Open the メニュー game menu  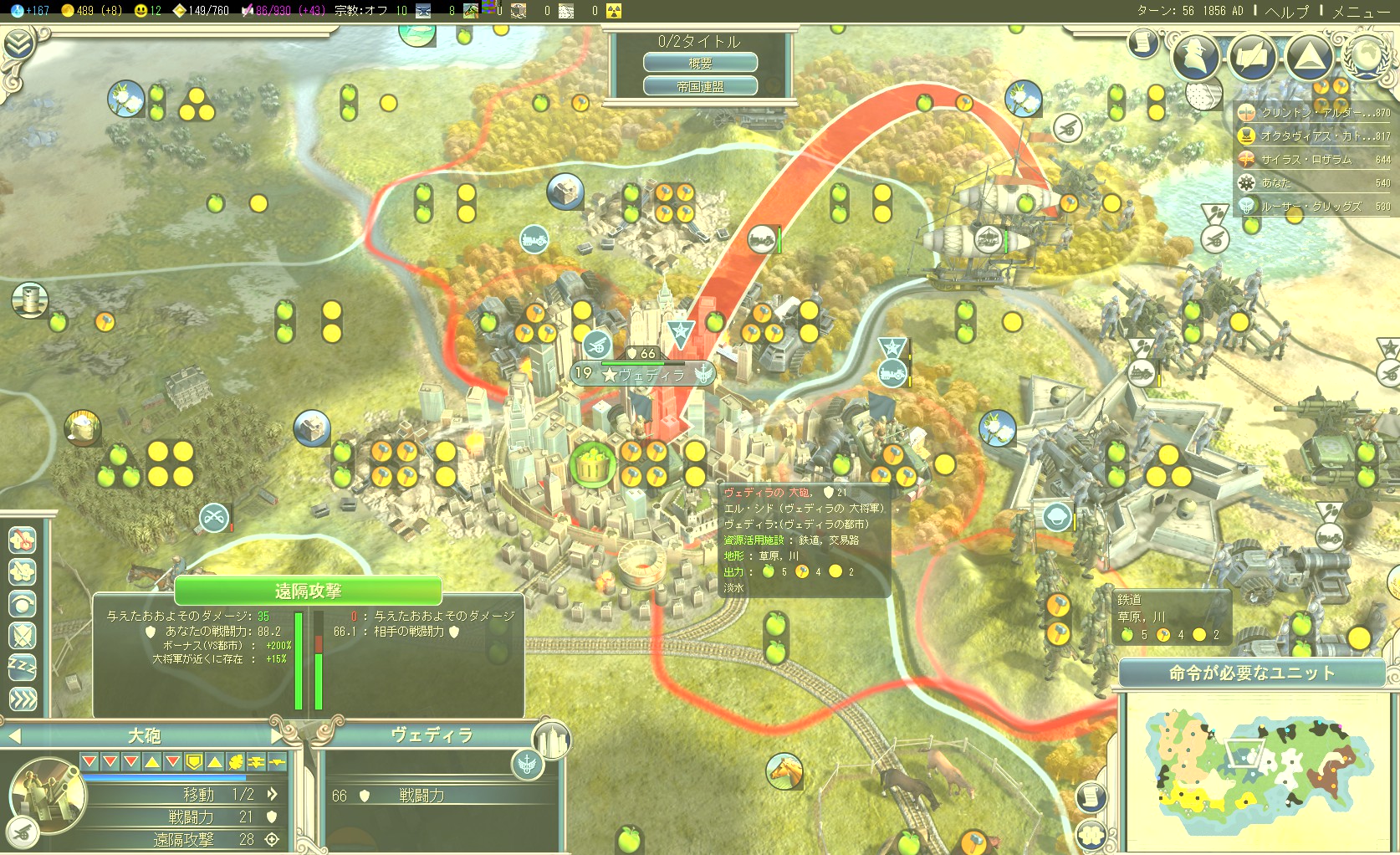coord(1361,12)
